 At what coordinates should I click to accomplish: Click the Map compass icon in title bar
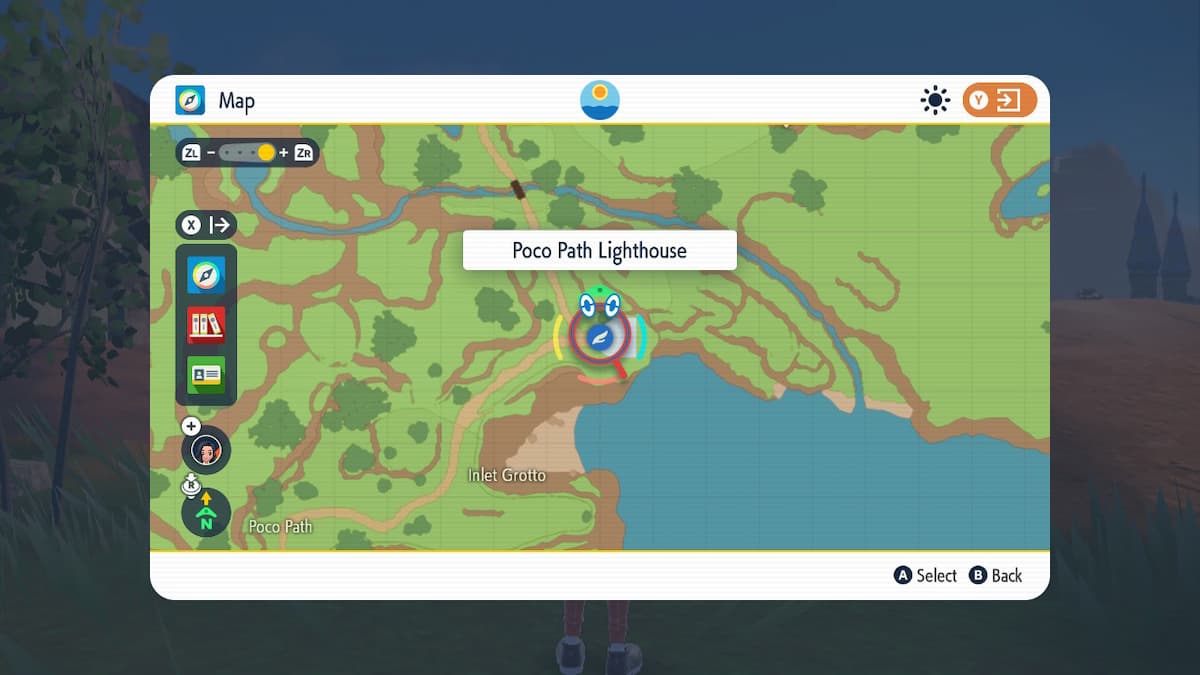pos(190,100)
